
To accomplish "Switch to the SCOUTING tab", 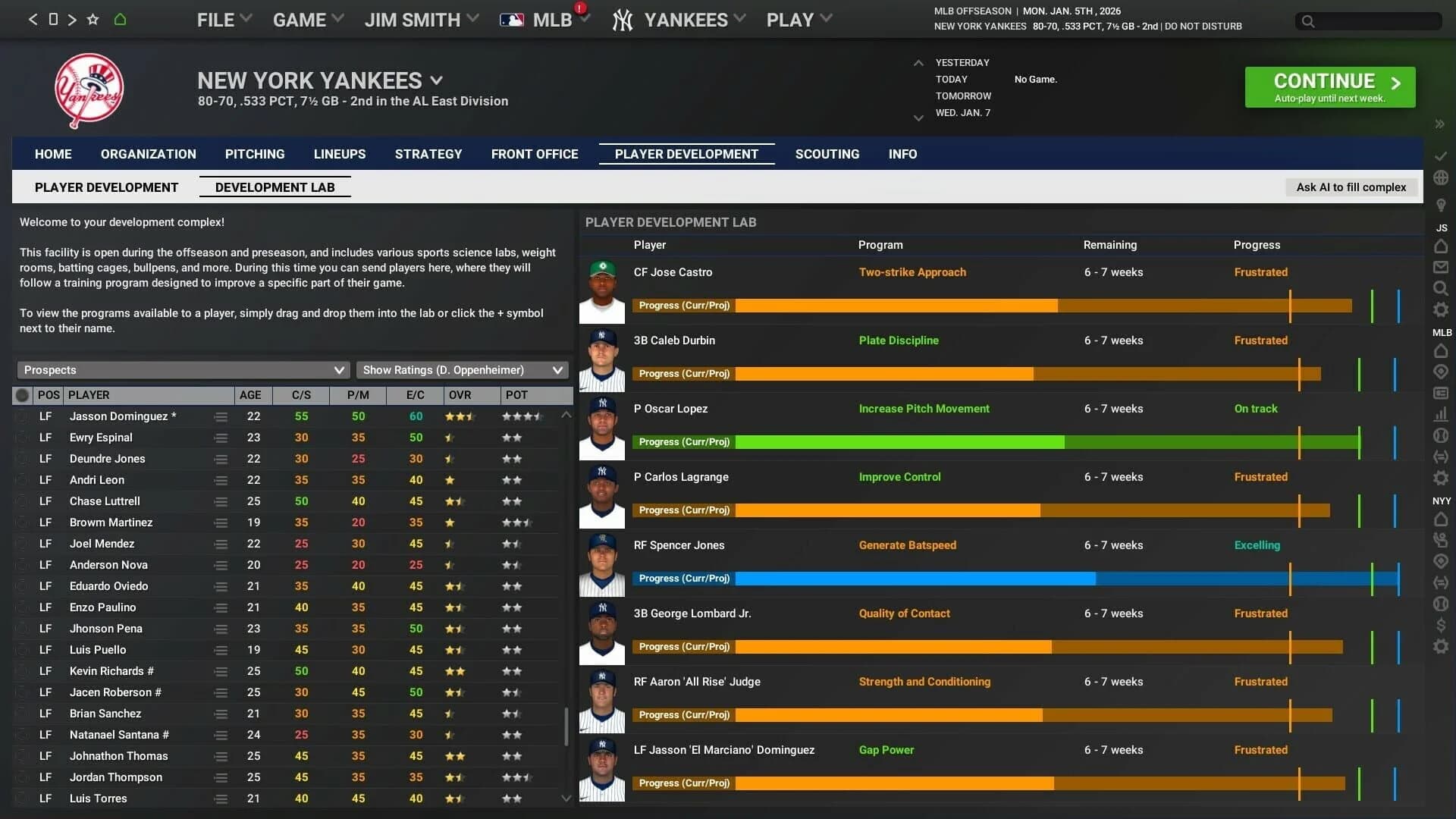I will click(x=827, y=154).
